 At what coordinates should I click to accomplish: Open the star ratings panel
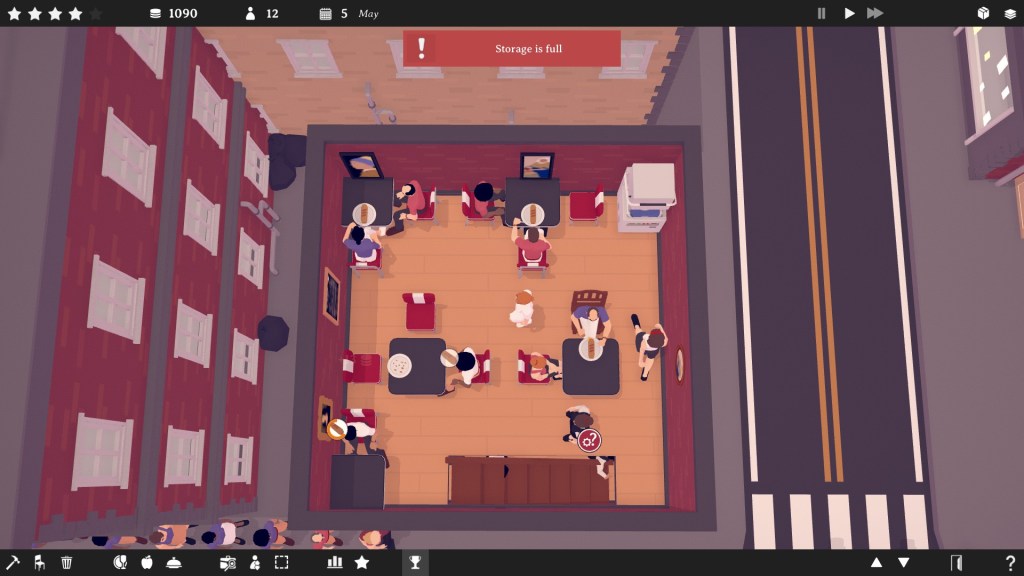[362, 563]
